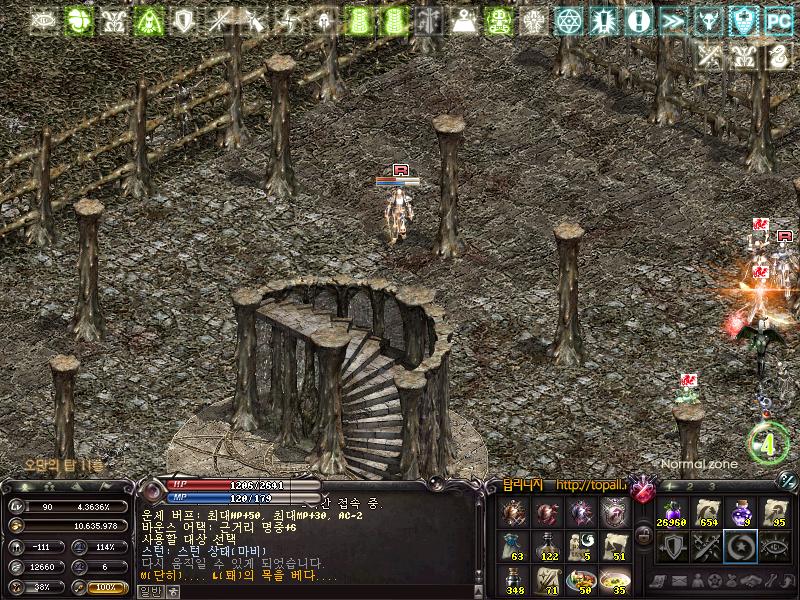The image size is (800, 600).
Task: Click the red crossed swords gem
Action: click(x=642, y=491)
